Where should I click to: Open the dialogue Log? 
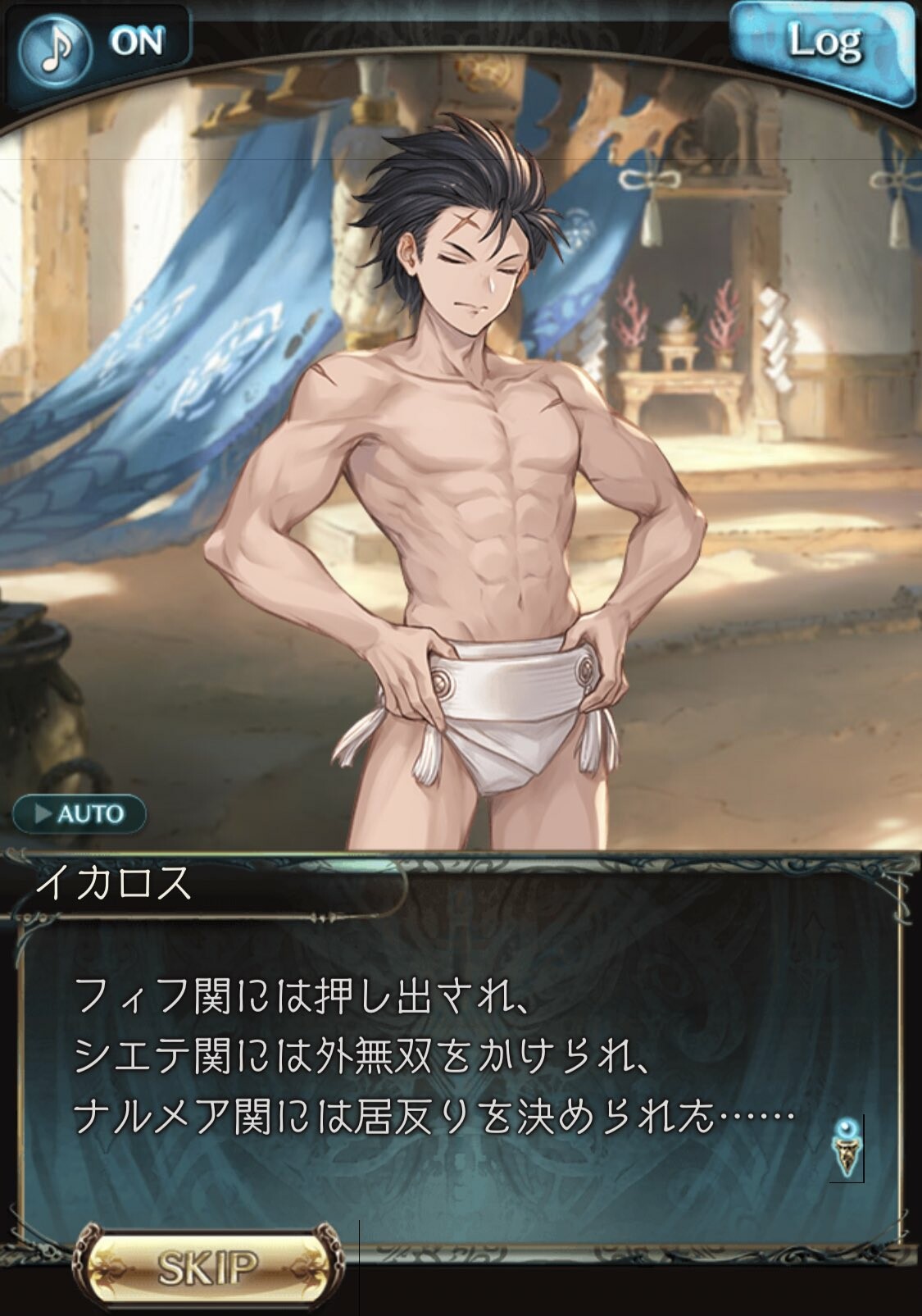pyautogui.click(x=824, y=44)
